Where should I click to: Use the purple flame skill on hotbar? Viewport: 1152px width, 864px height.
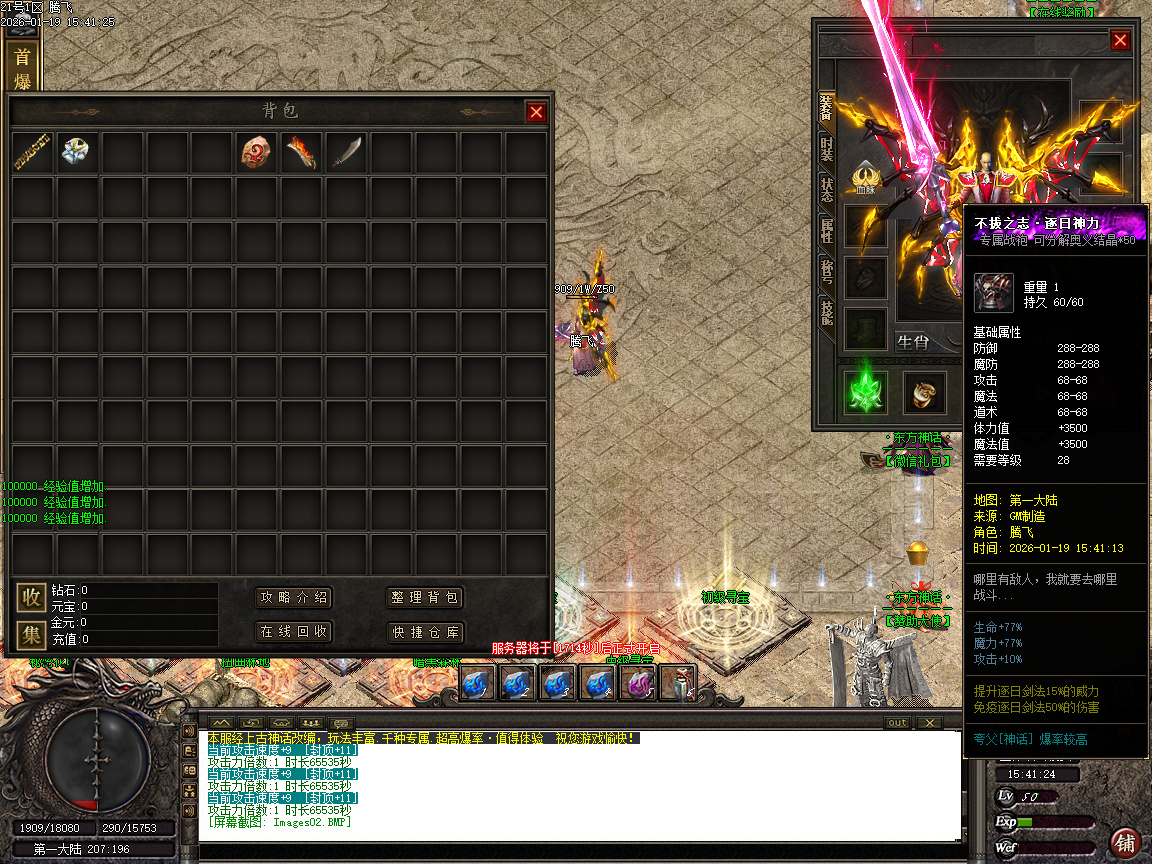pos(637,683)
